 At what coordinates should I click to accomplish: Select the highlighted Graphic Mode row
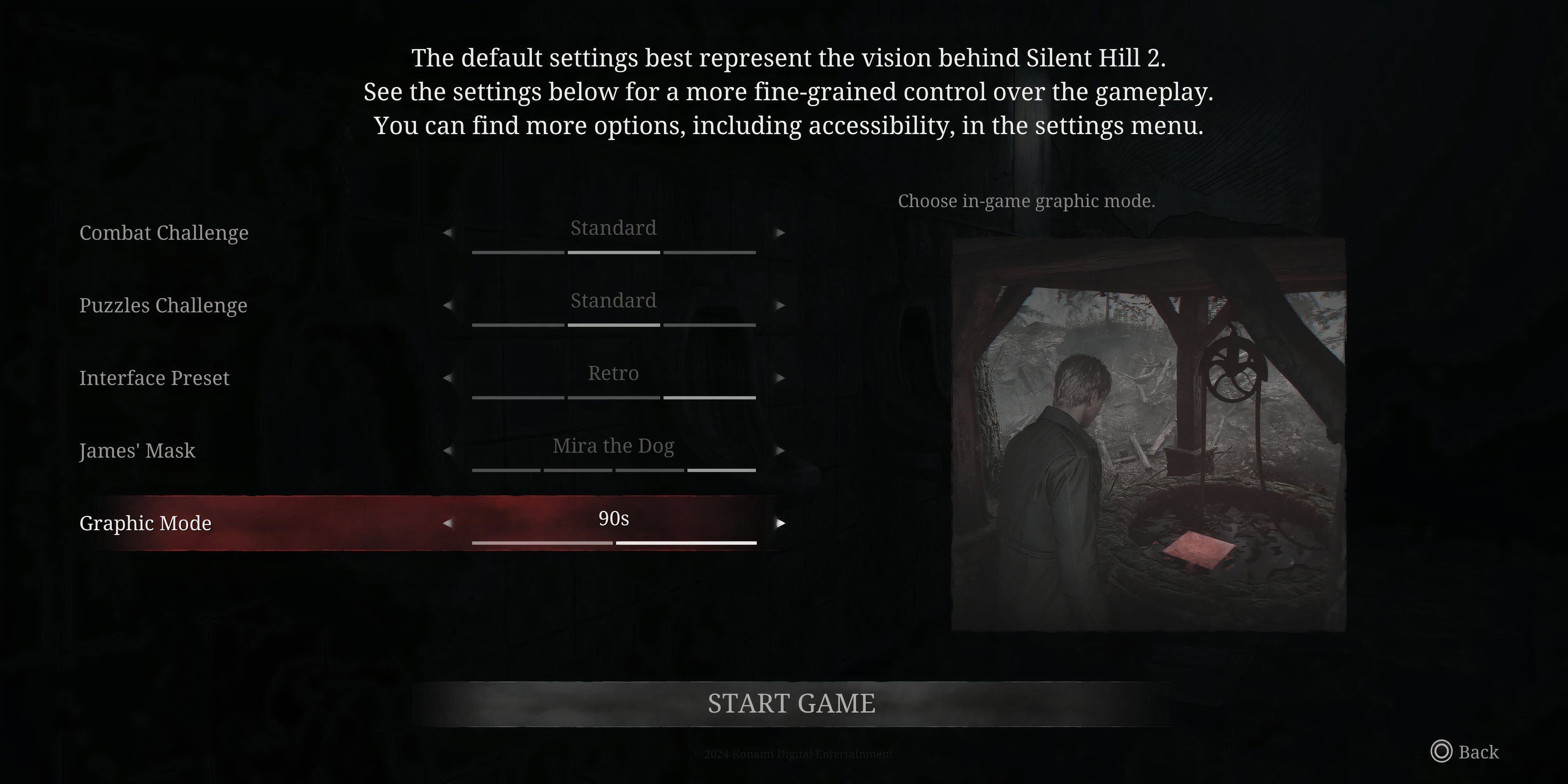point(146,523)
